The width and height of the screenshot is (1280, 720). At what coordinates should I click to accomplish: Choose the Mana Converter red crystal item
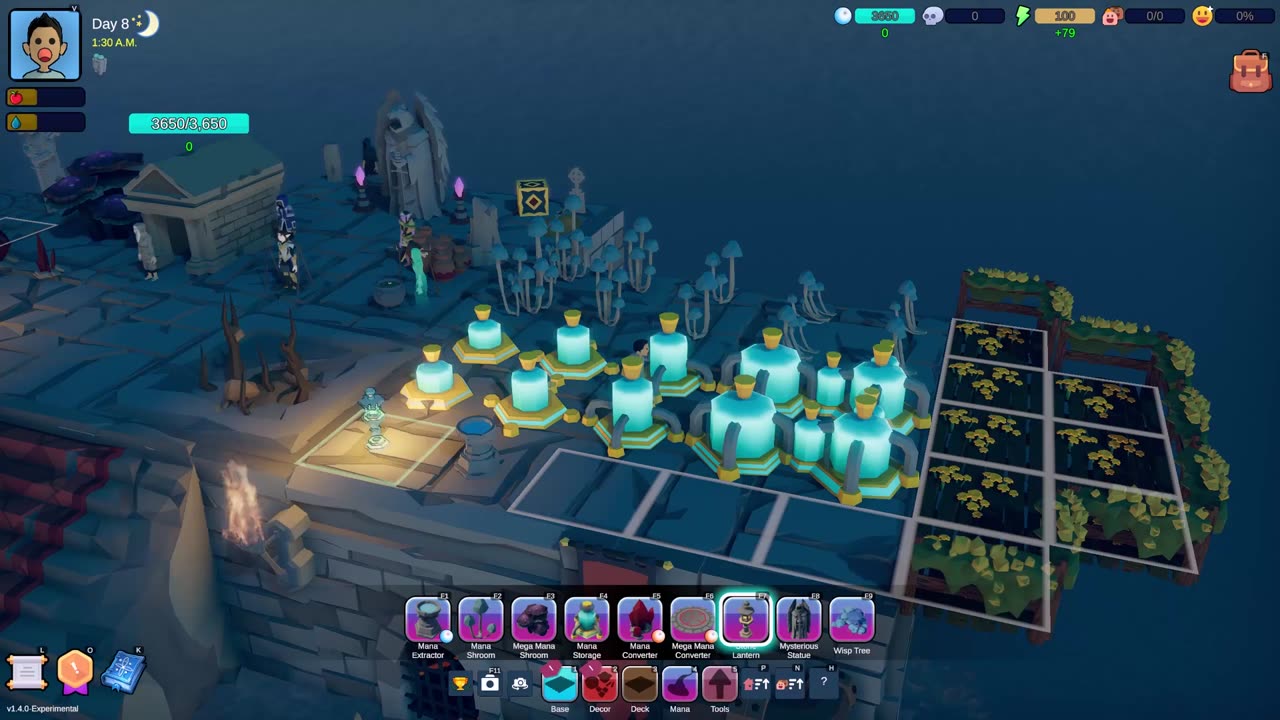[x=640, y=619]
